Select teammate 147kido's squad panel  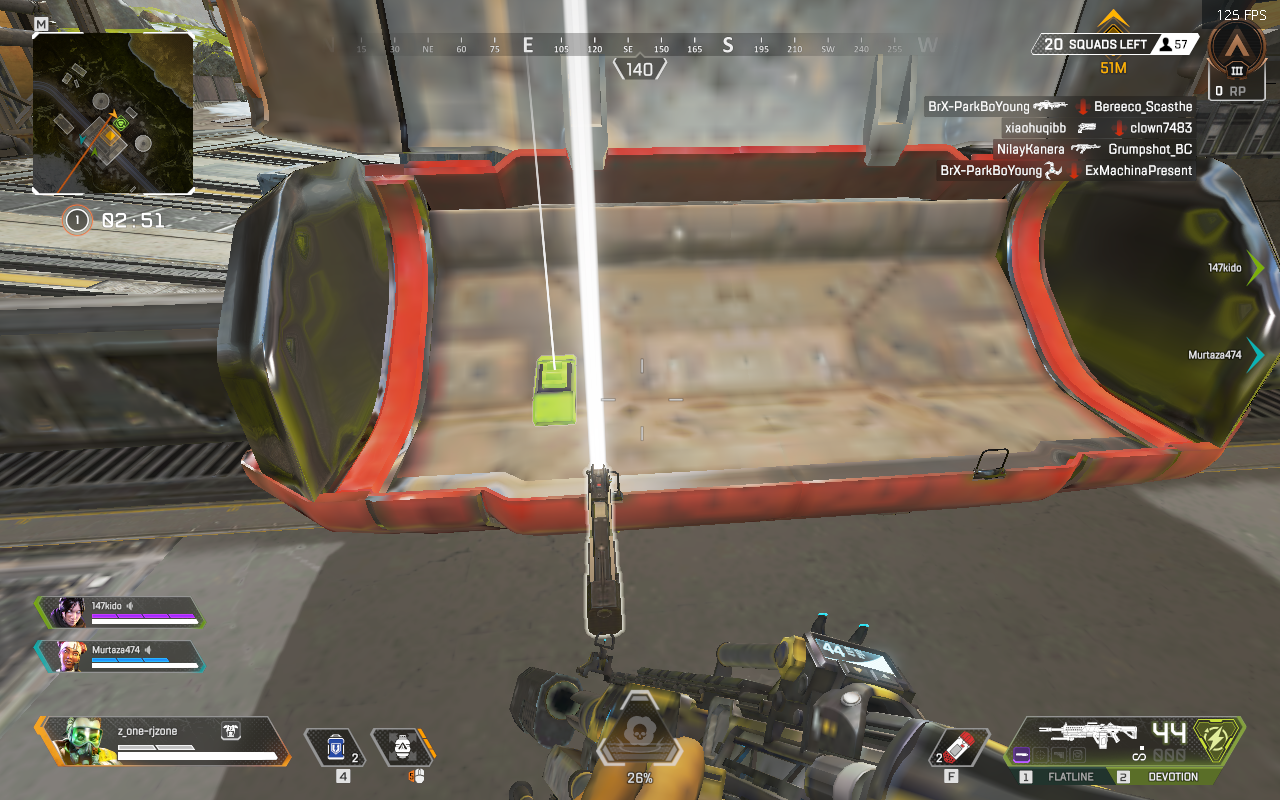(120, 612)
